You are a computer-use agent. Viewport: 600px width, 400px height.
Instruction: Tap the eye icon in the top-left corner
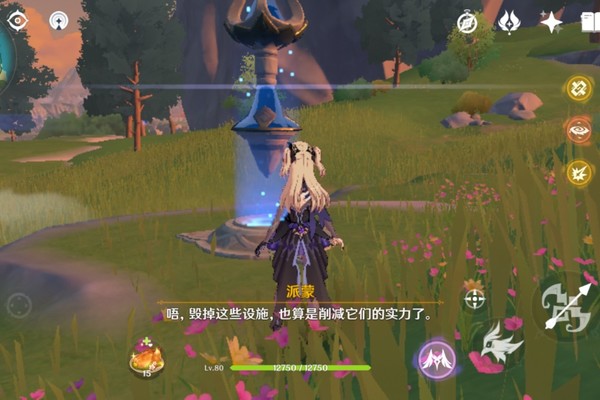[18, 19]
